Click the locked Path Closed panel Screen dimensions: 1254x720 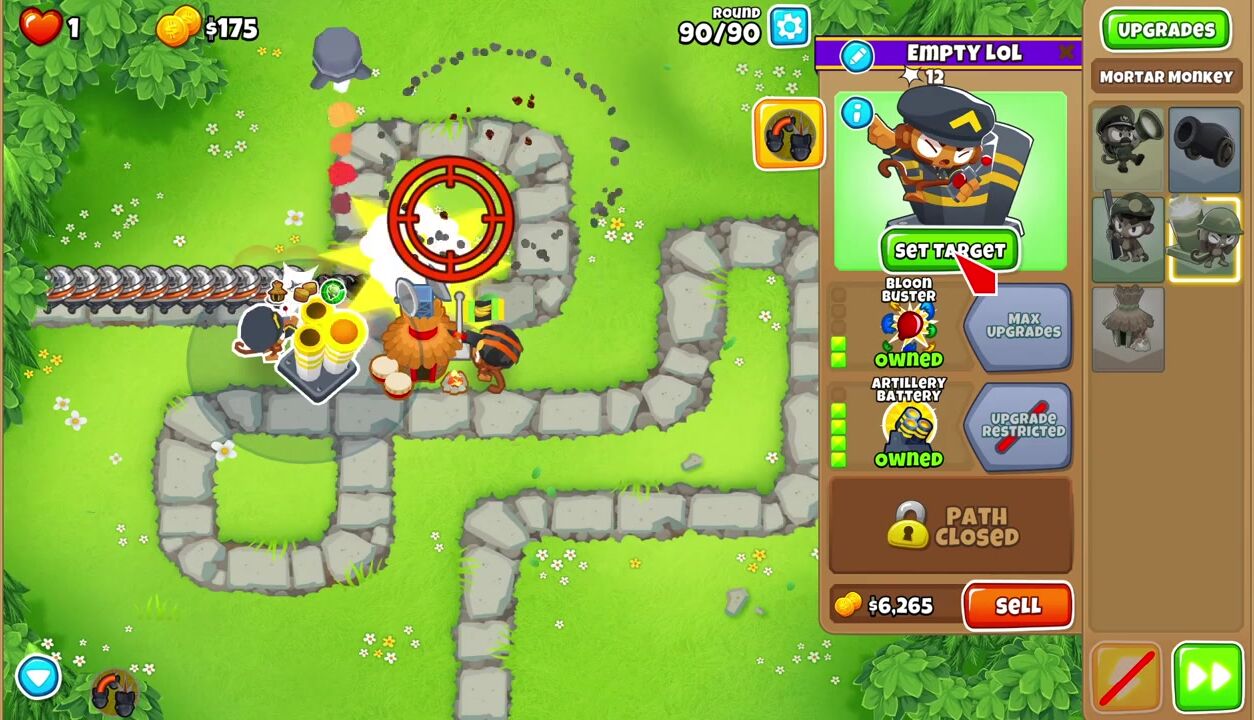click(x=950, y=526)
